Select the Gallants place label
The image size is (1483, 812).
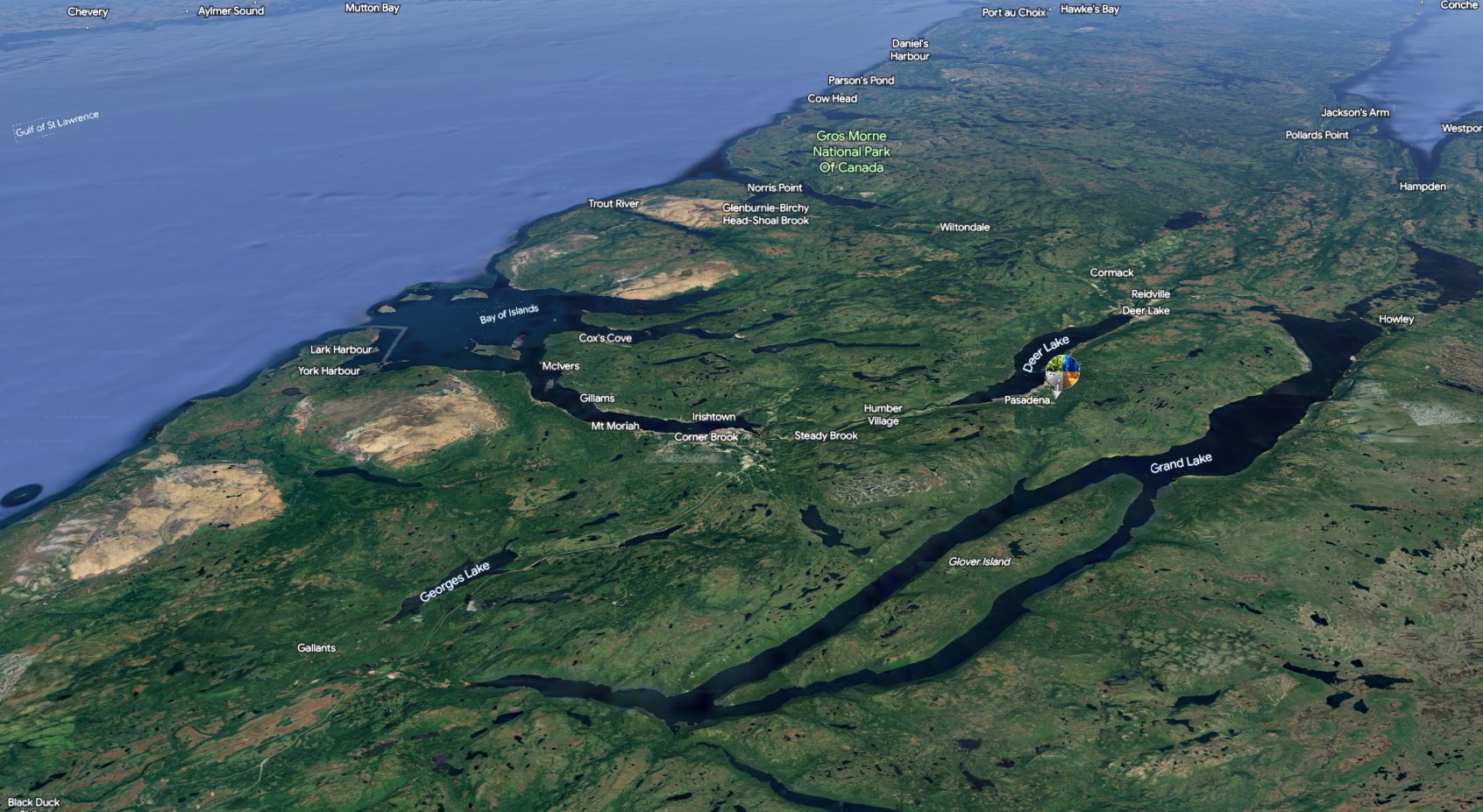316,648
